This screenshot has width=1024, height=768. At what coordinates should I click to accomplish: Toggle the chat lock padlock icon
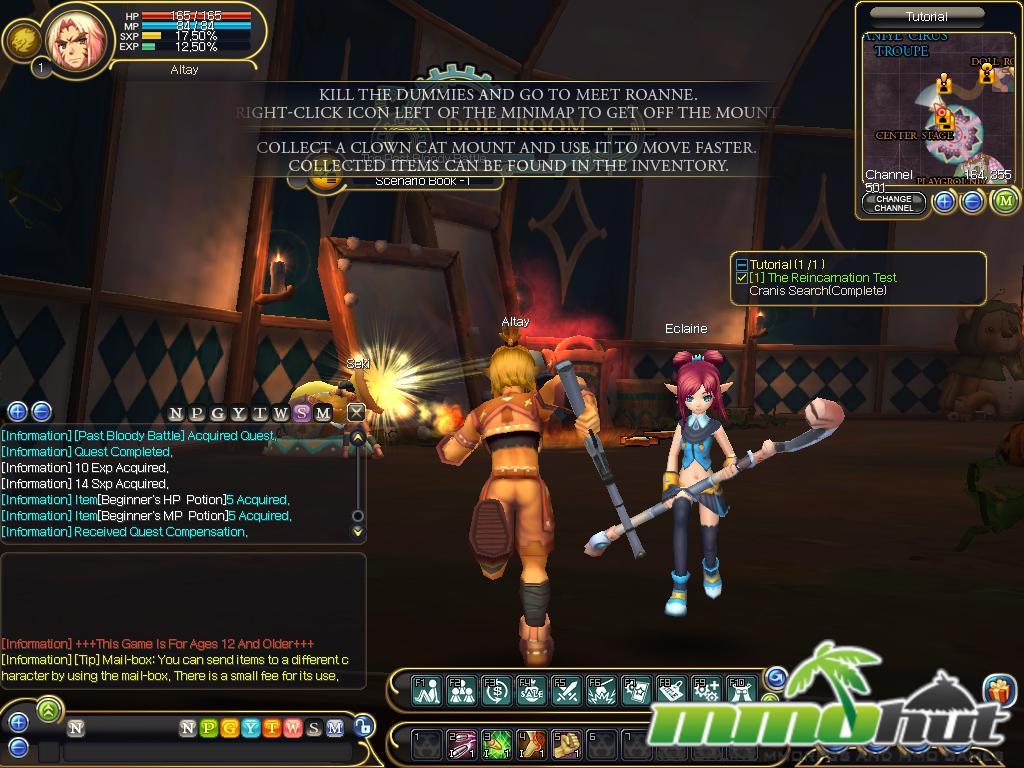[x=365, y=727]
